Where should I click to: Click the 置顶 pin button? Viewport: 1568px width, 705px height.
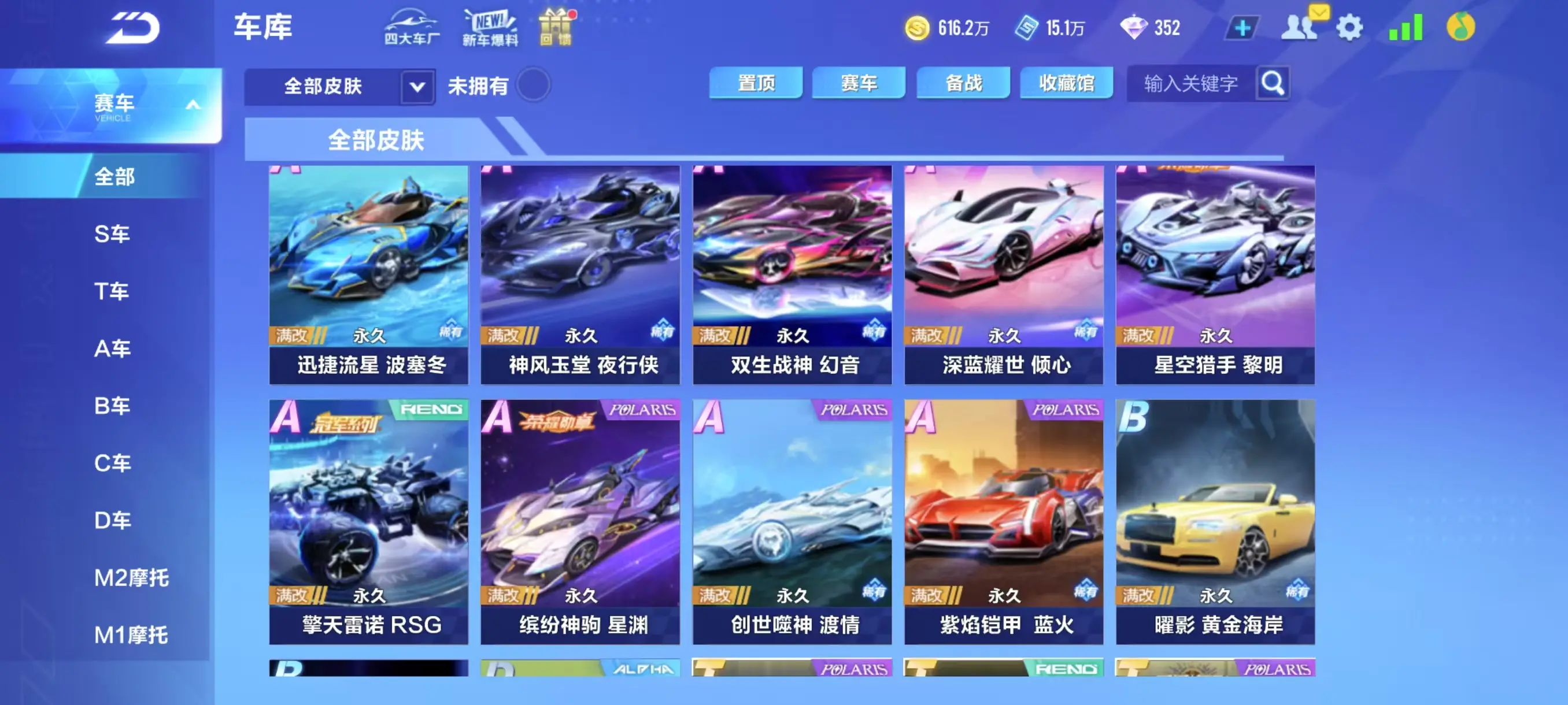(756, 83)
